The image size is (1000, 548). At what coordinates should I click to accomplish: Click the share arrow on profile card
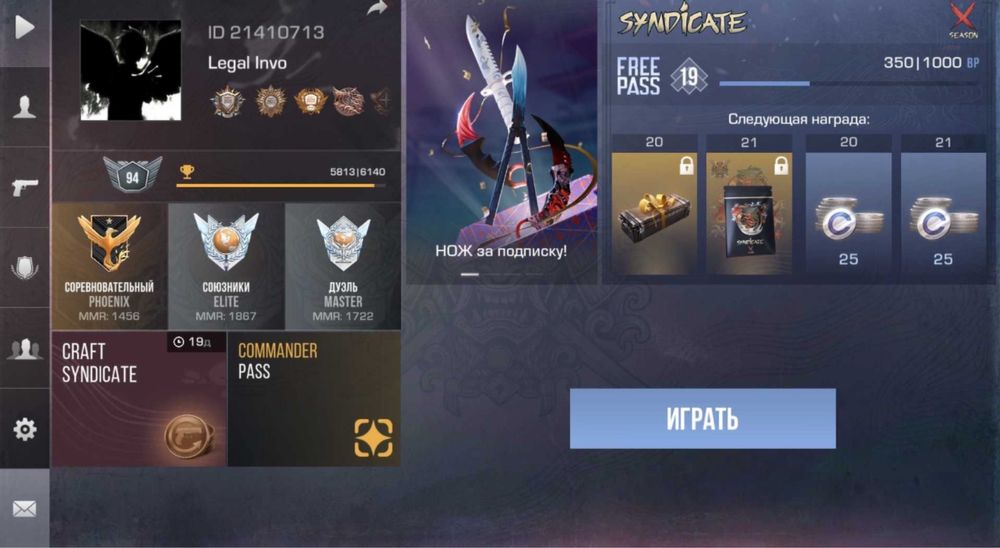pyautogui.click(x=377, y=9)
